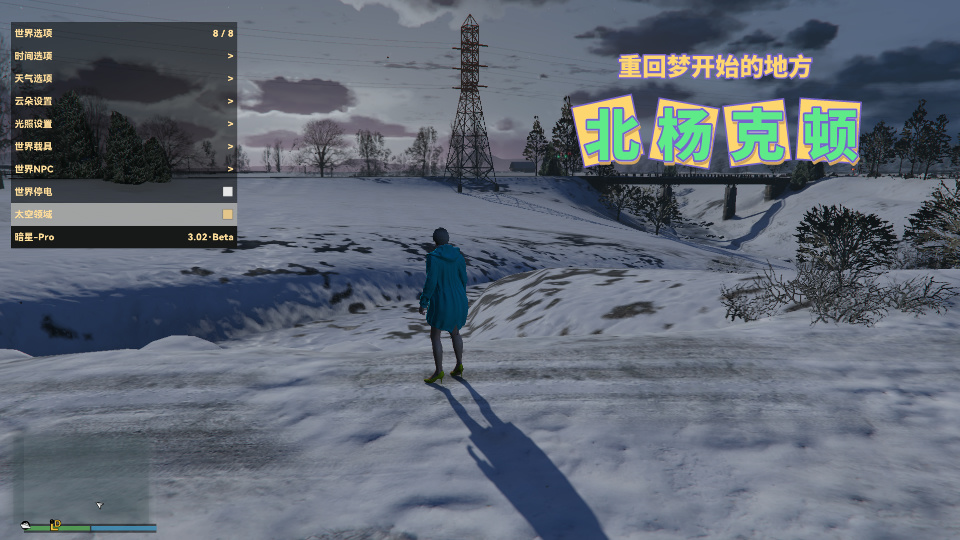Choose the 光照设置 (lighting settings) entry
The width and height of the screenshot is (960, 540).
tap(124, 124)
